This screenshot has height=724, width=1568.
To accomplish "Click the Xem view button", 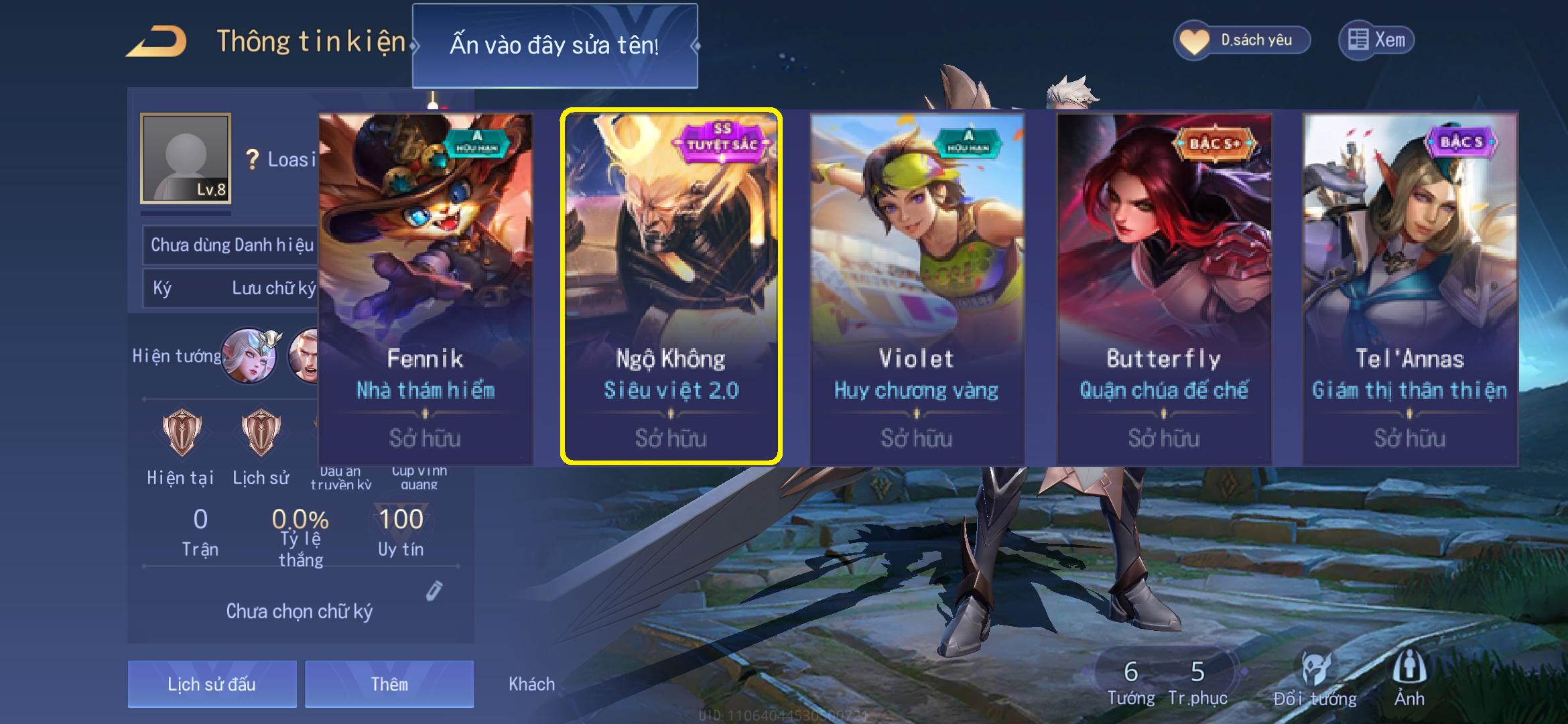I will 1377,40.
